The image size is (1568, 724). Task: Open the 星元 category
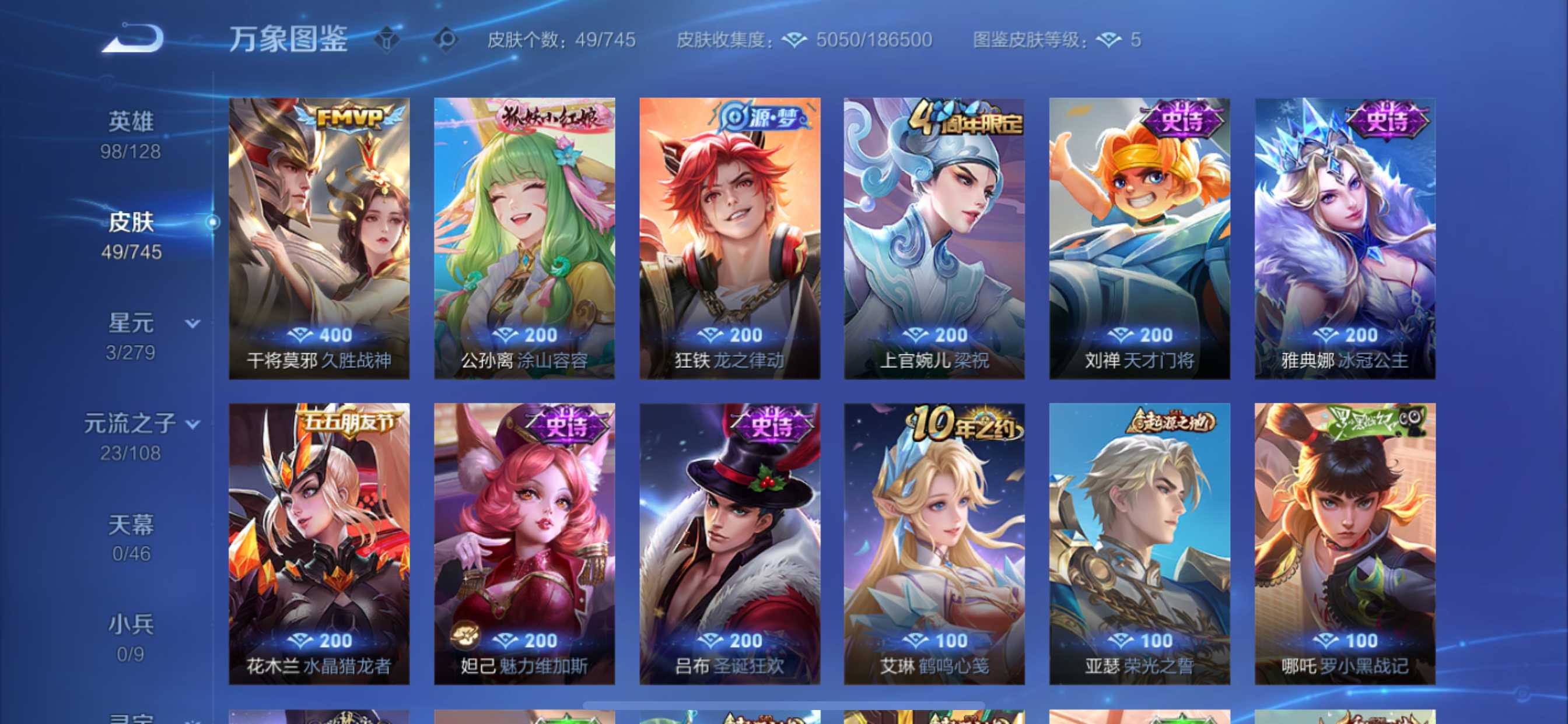[x=131, y=336]
